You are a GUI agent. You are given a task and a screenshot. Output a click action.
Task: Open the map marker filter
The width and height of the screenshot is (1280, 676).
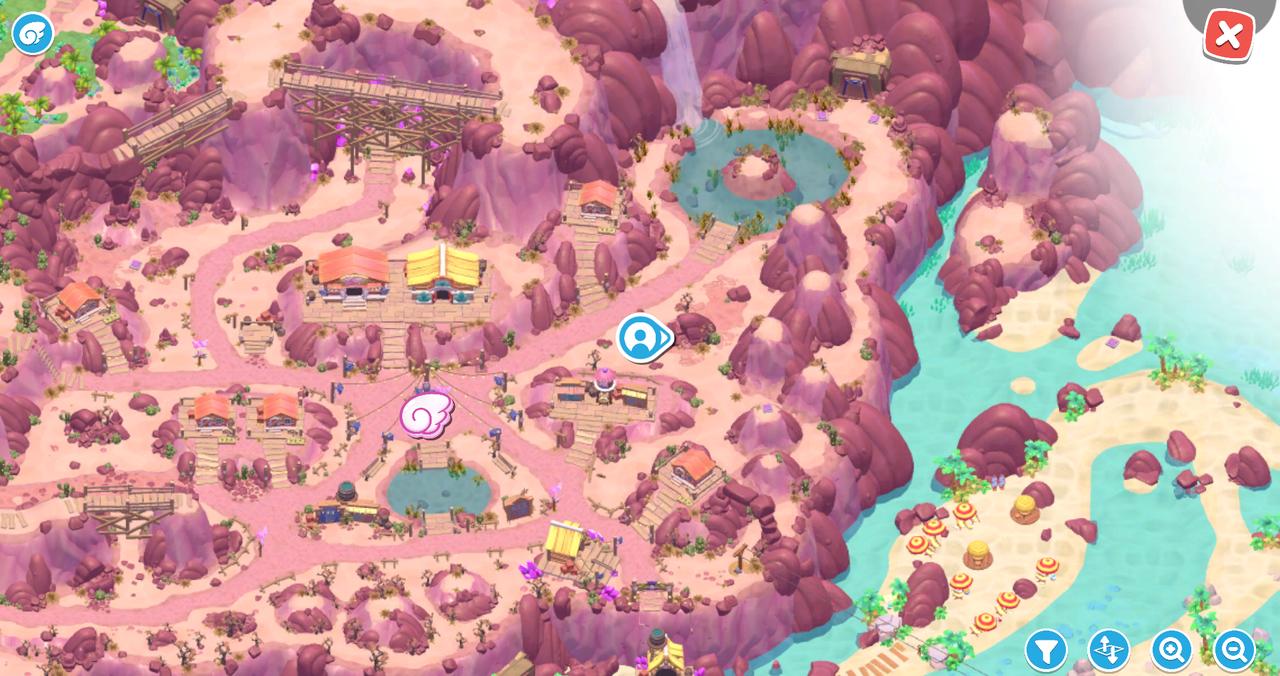(1045, 651)
